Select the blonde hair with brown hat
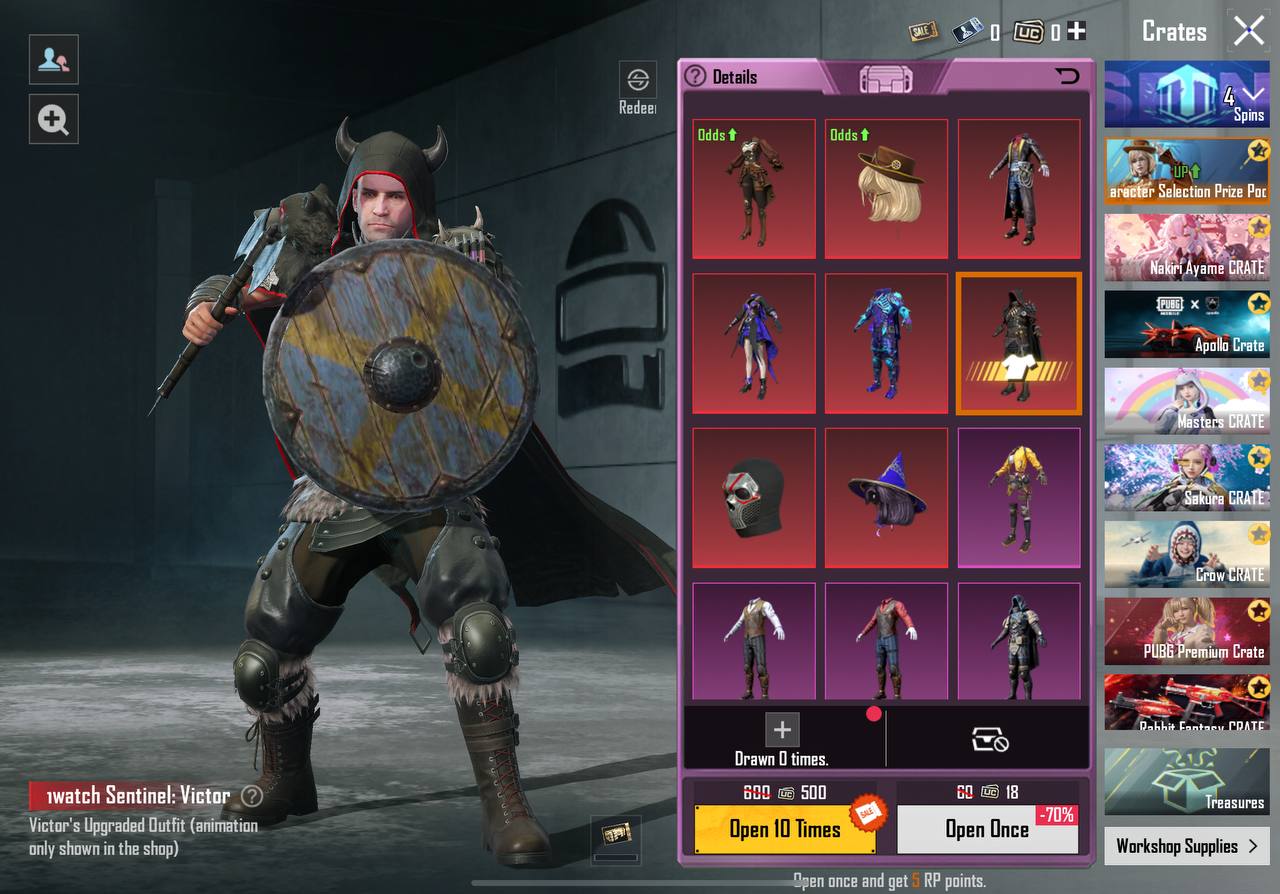The image size is (1280, 894). pos(886,188)
